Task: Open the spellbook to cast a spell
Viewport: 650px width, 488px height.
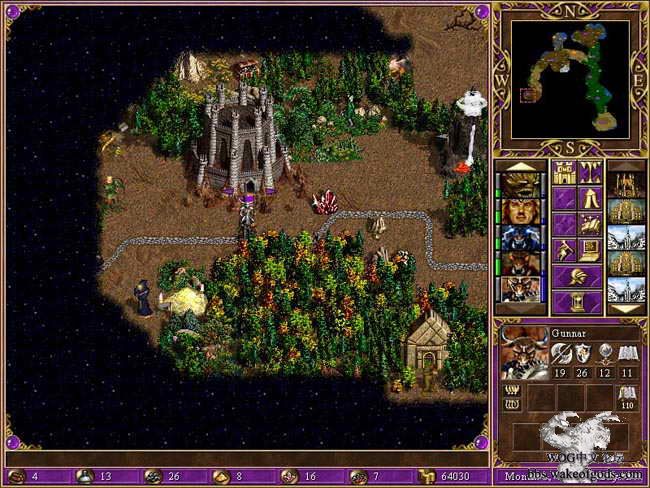Action: [590, 224]
